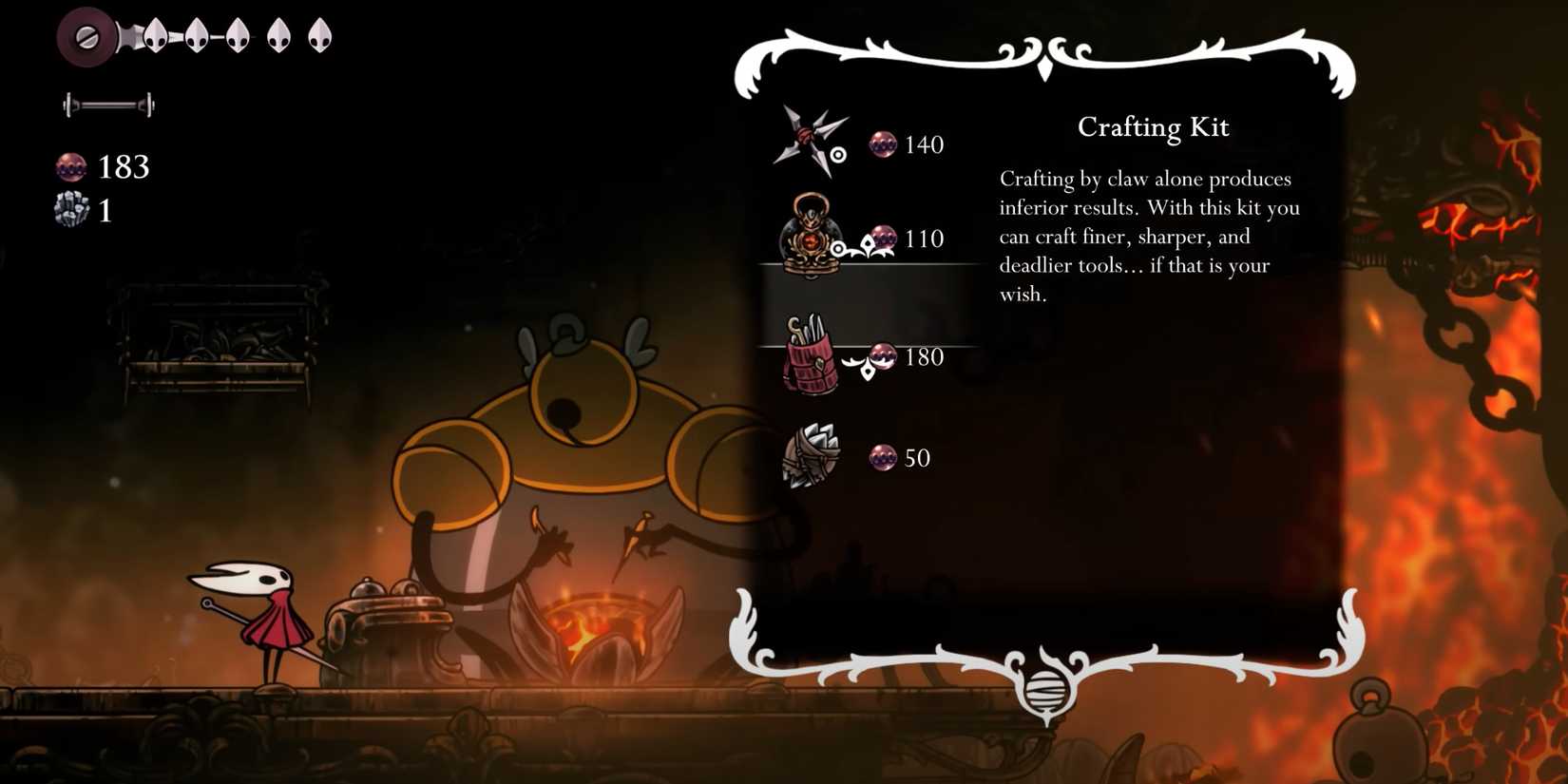
Task: Click the rightmost mask icon in health bar
Action: coord(320,36)
